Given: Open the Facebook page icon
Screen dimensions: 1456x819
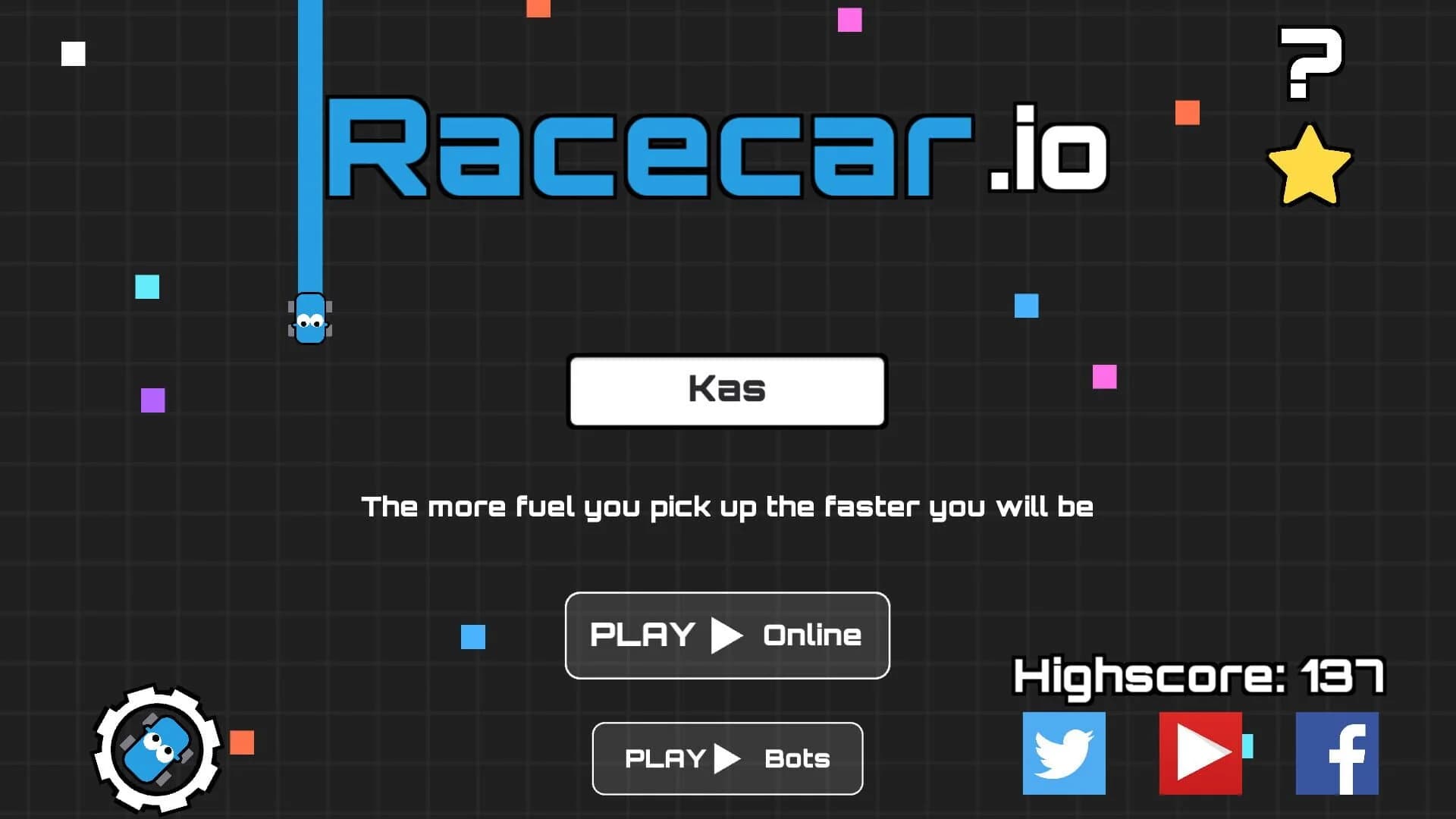Looking at the screenshot, I should point(1336,754).
